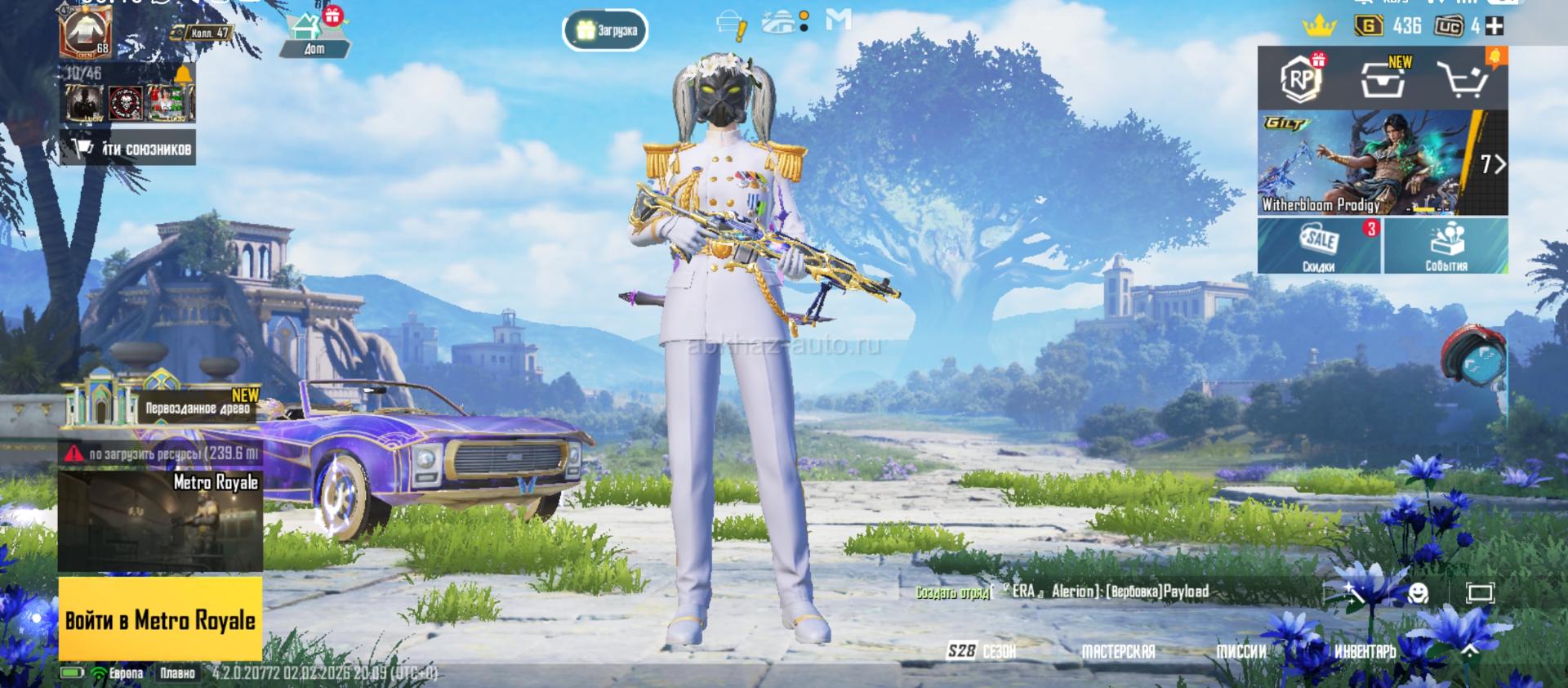Add UC with the plus button
Image resolution: width=1568 pixels, height=688 pixels.
click(x=1494, y=26)
